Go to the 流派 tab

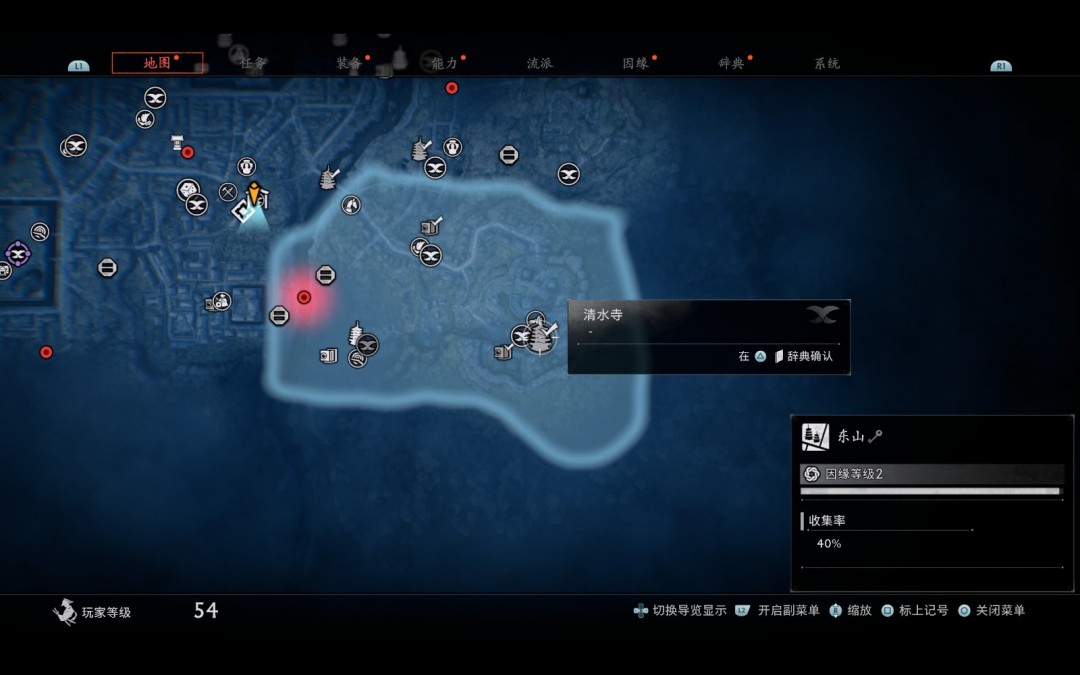pos(540,63)
